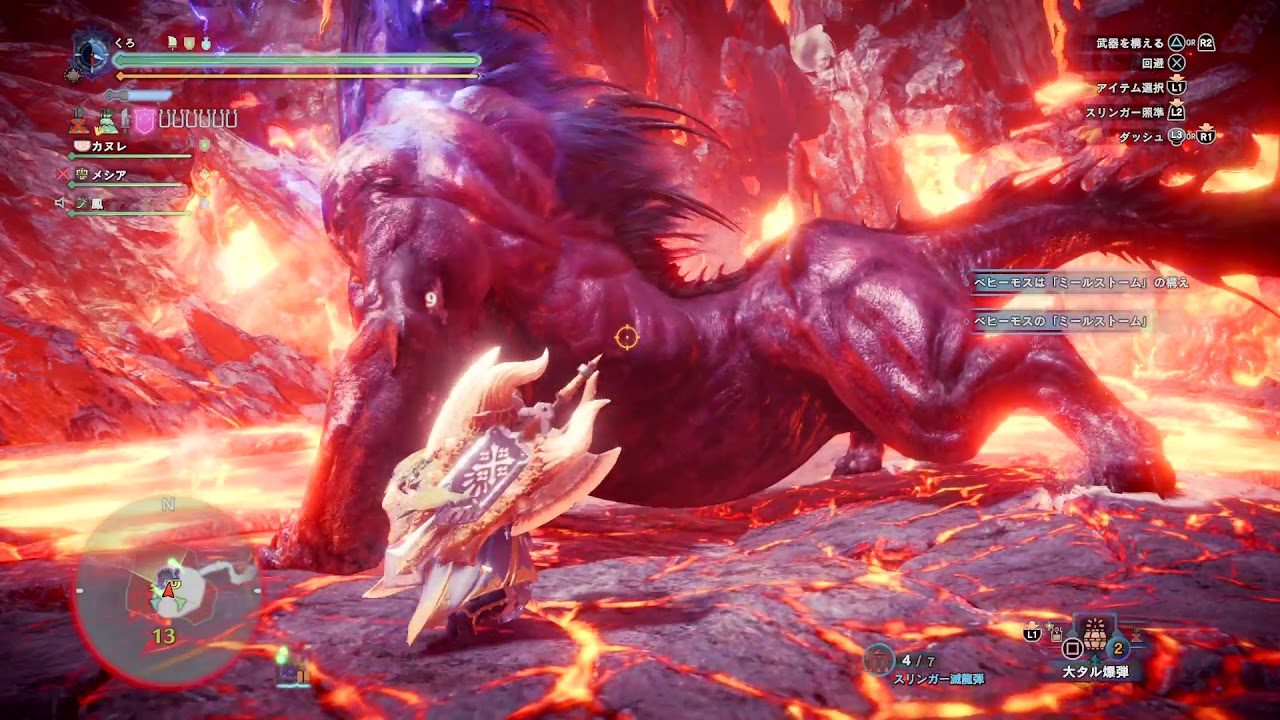Select the 大タル爆弾 bomb icon in item bar

point(1094,635)
